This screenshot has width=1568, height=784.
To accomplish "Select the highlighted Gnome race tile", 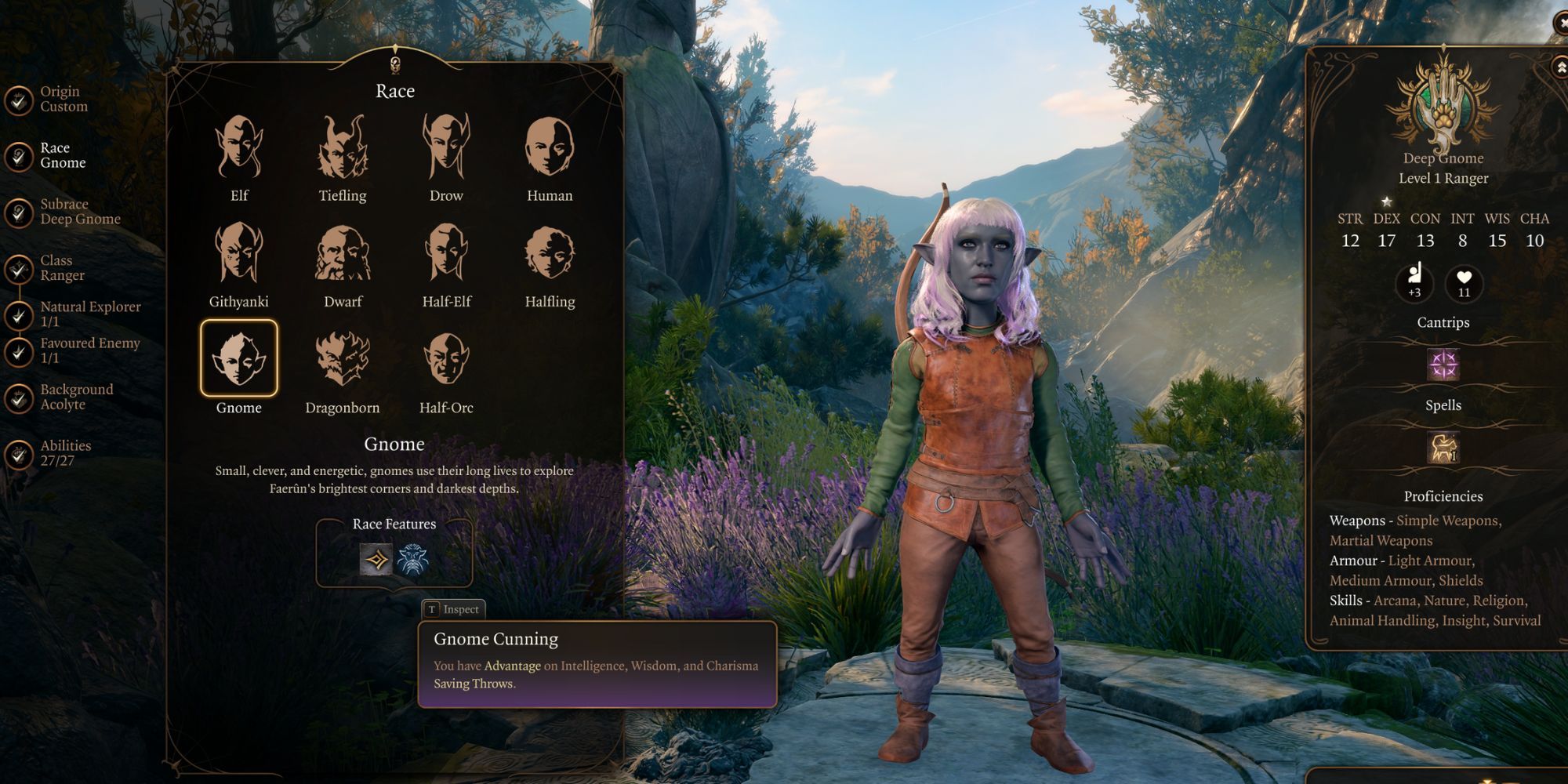I will [239, 358].
